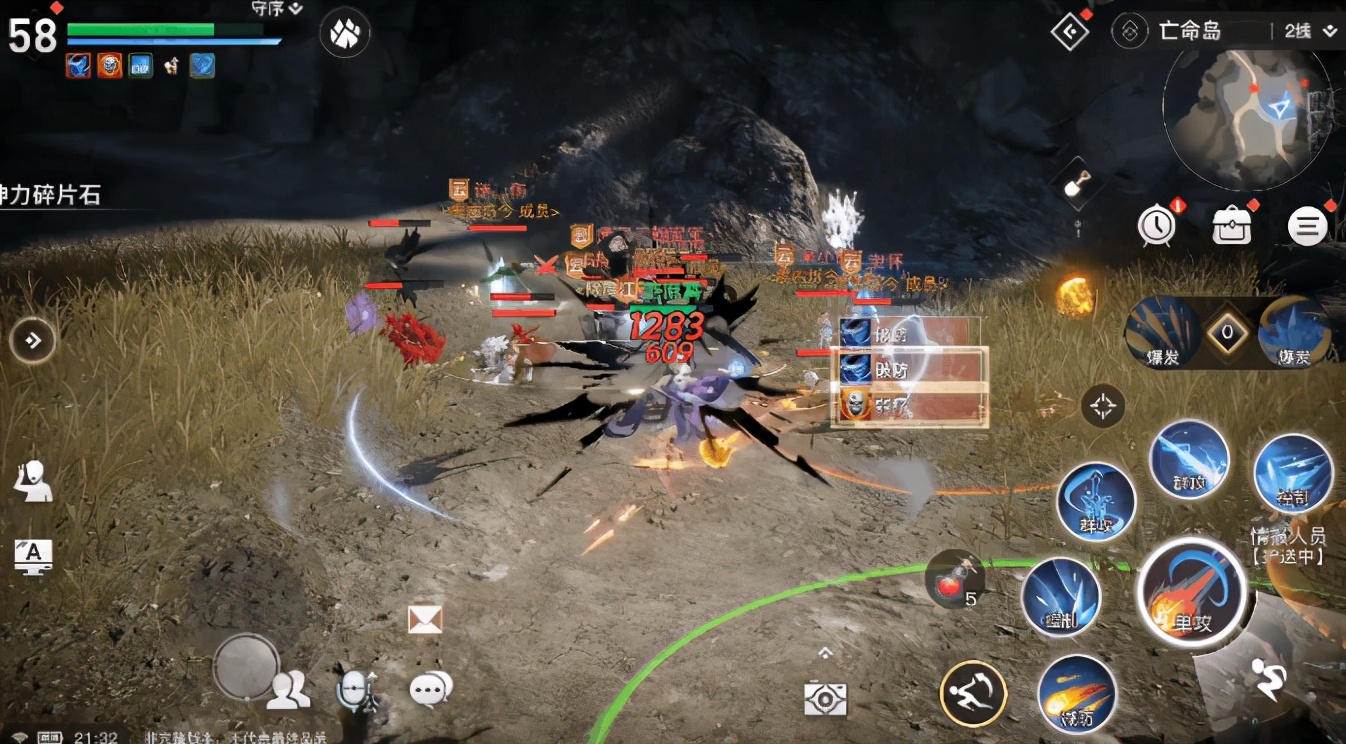The height and width of the screenshot is (744, 1346).
Task: Toggle the running sprint button
Action: point(1270,680)
